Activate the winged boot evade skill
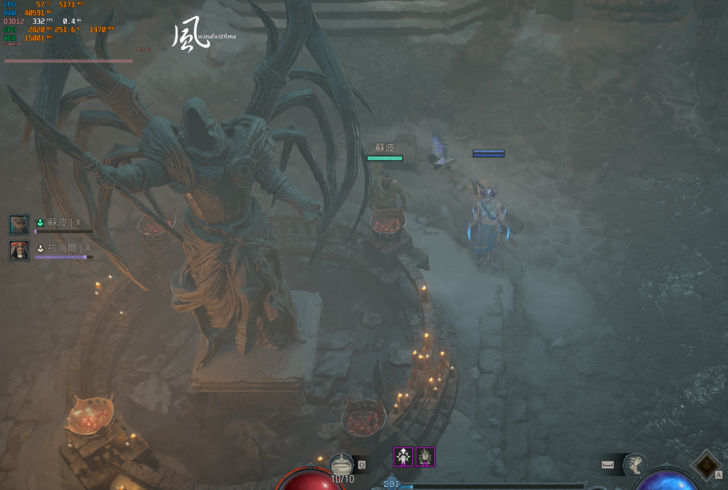 (x=635, y=464)
